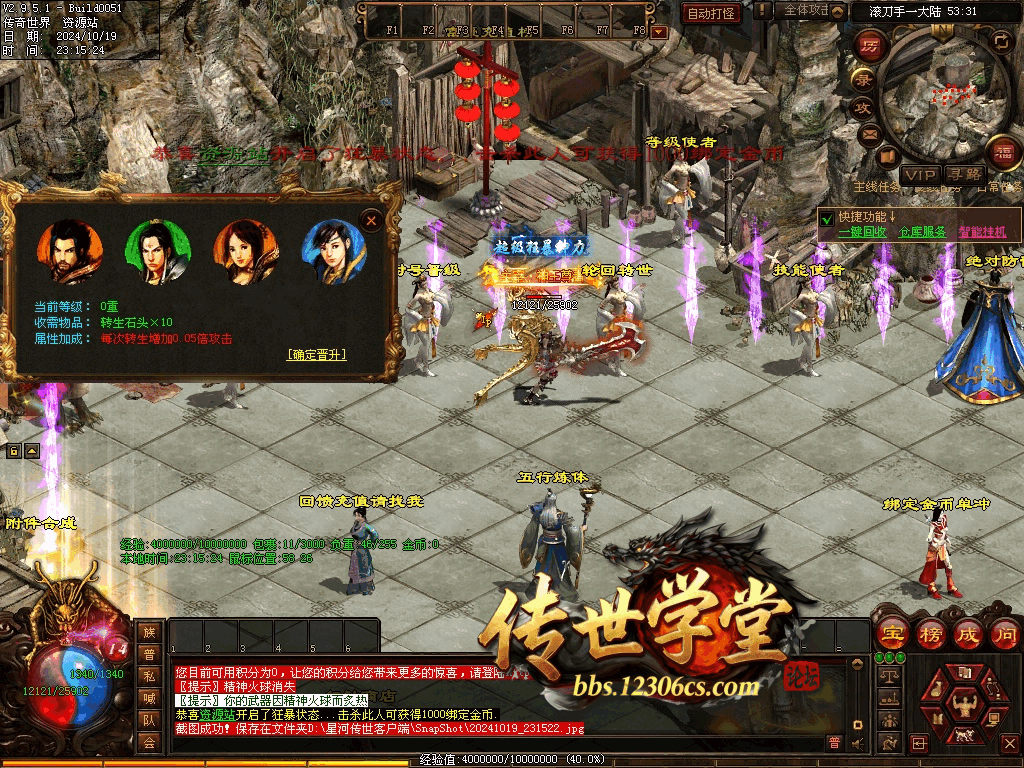The width and height of the screenshot is (1024, 768).
Task: Start 智能挂机 smart auto-play
Action: click(x=983, y=231)
